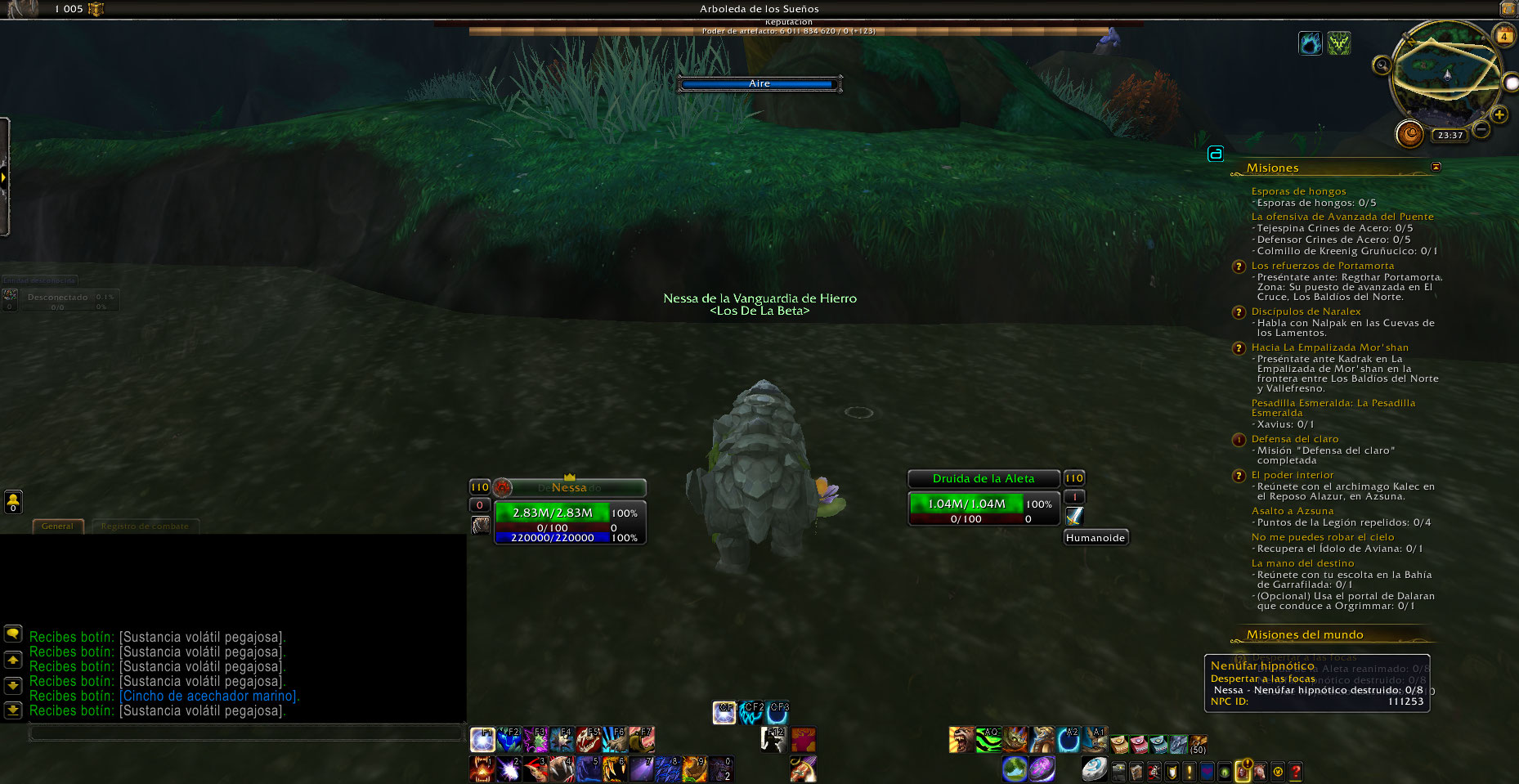Use the roaring bear ability icon
This screenshot has width=1519, height=784.
(961, 740)
